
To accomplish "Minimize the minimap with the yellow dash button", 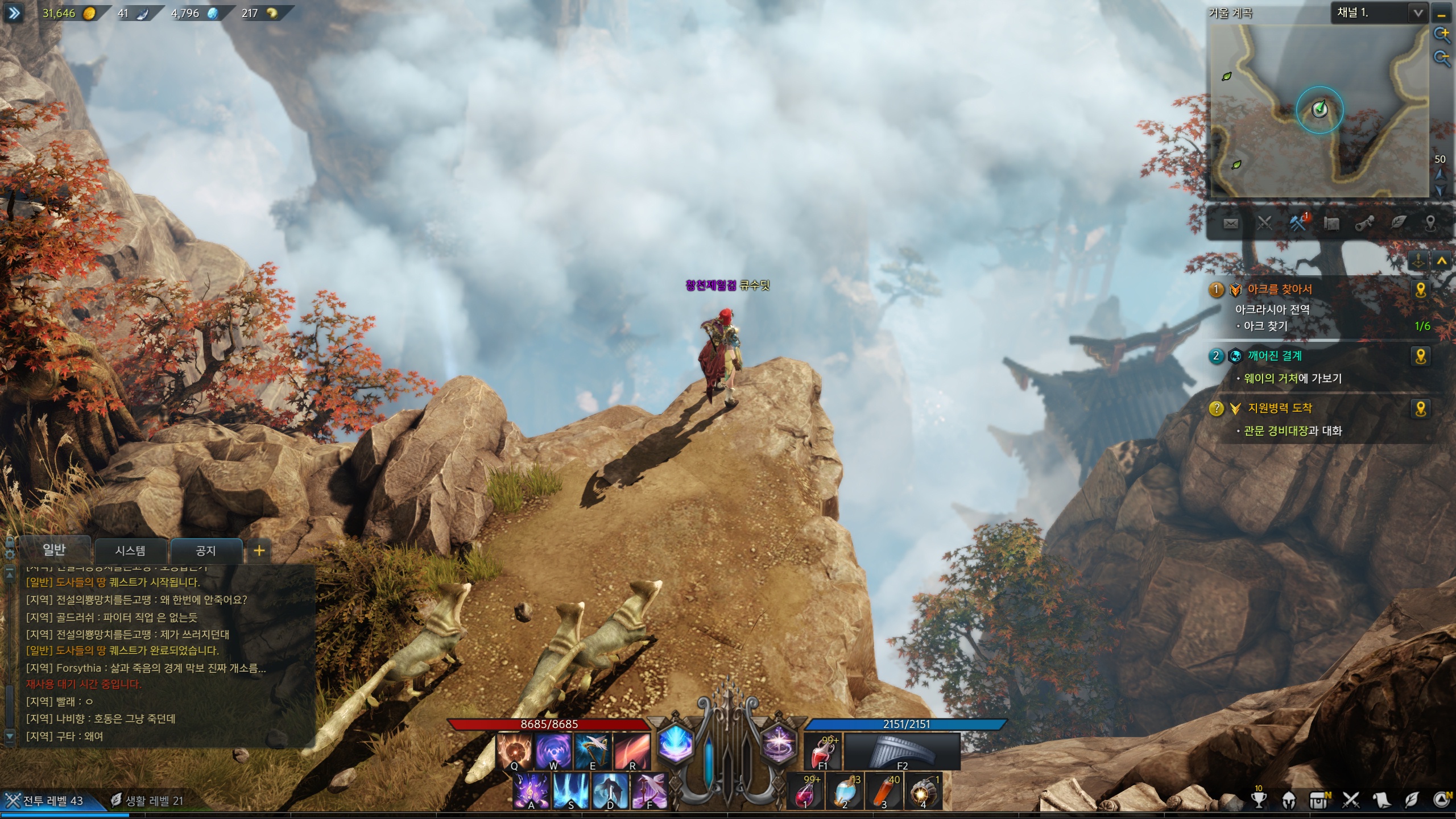I will pos(1441,14).
